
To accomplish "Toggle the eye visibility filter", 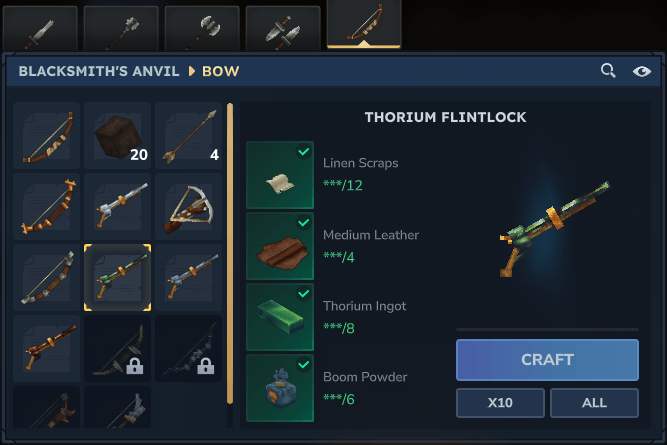I will 641,71.
